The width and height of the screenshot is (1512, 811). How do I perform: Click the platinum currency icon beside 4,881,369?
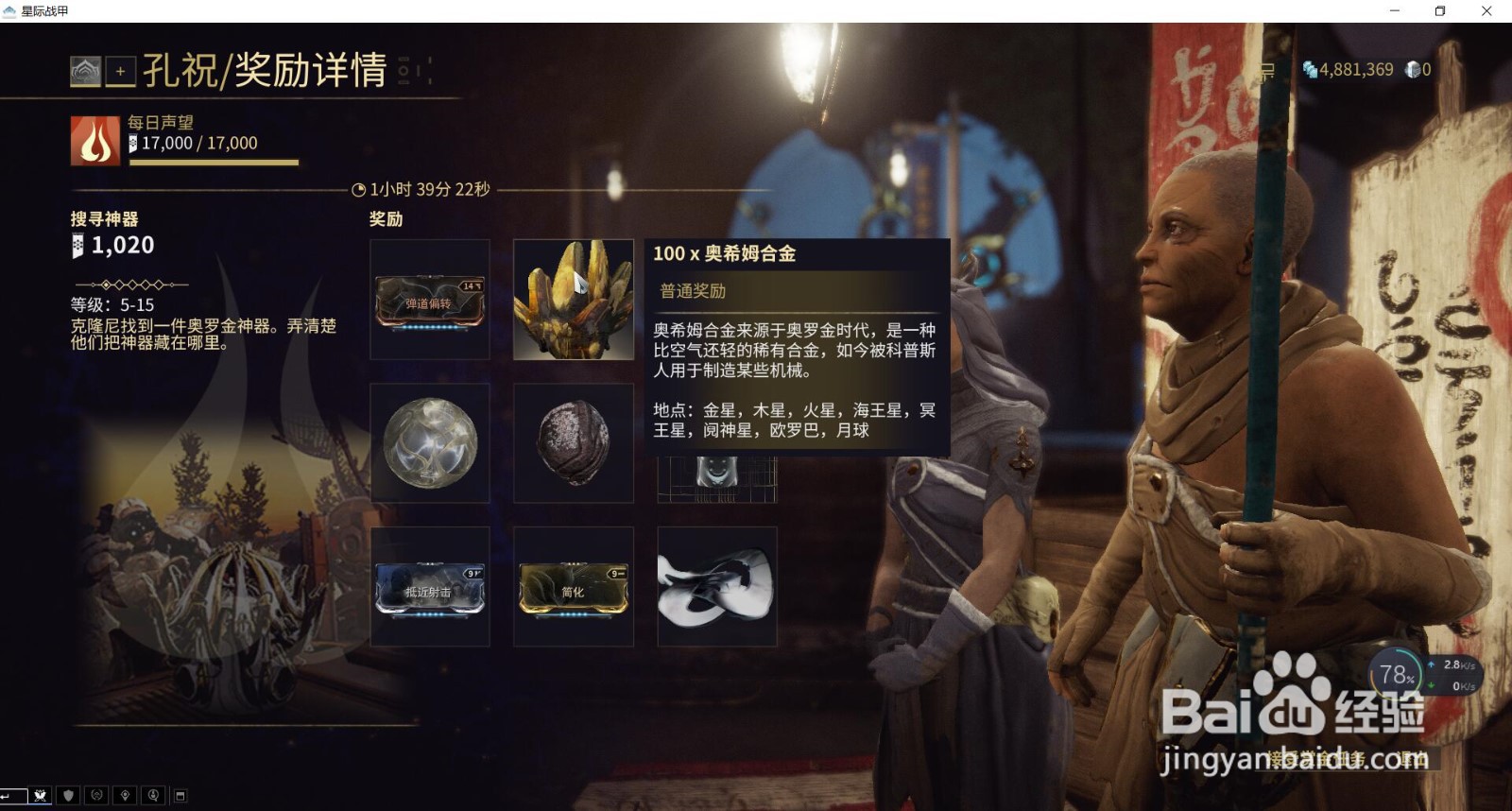[1311, 69]
